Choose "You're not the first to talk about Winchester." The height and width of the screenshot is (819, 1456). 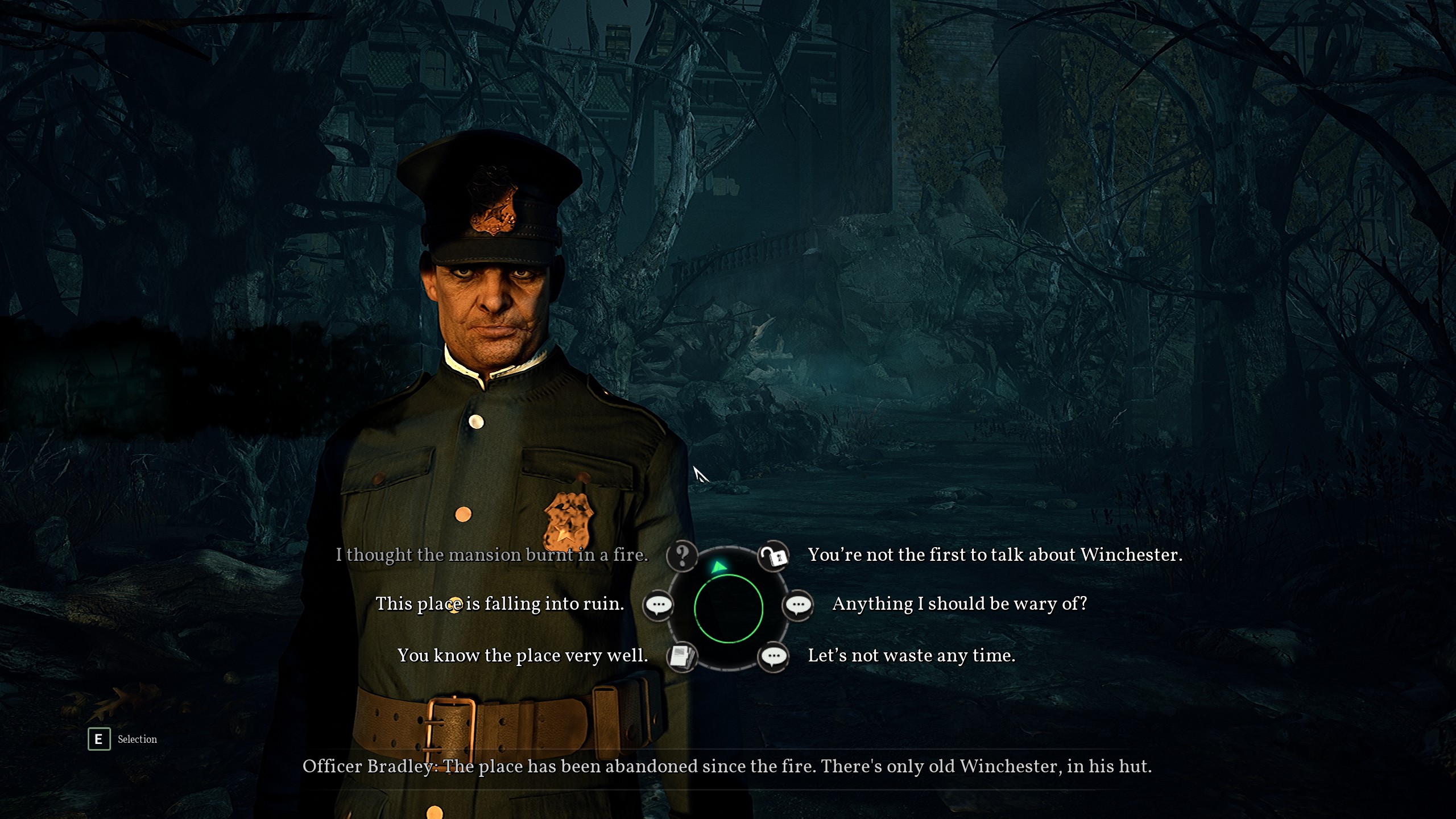[995, 555]
